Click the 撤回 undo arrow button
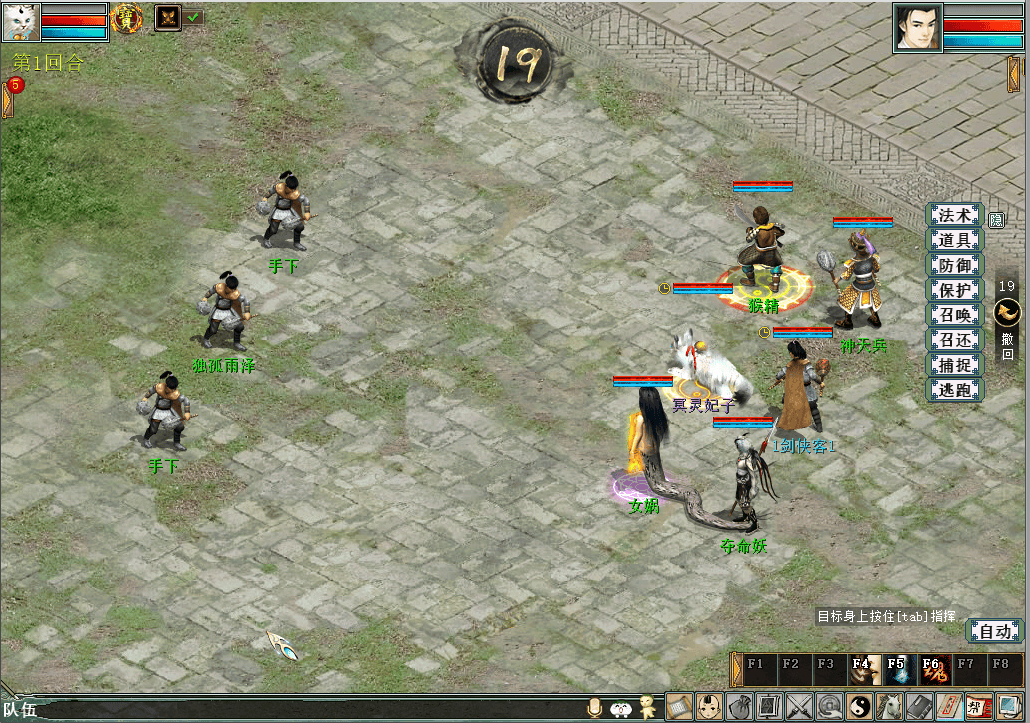The height and width of the screenshot is (723, 1030). [x=1007, y=313]
